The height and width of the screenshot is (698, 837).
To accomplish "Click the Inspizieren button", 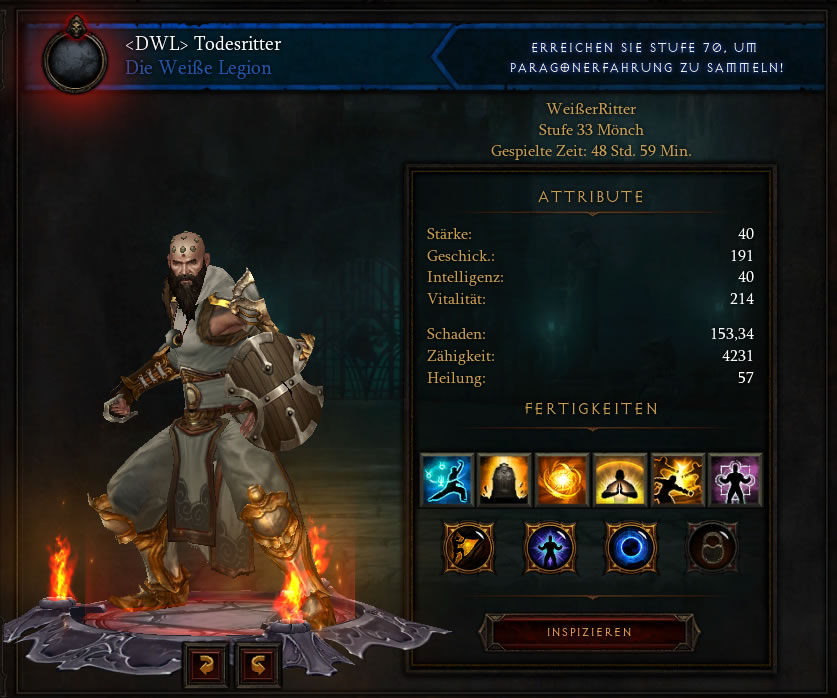I will 589,632.
